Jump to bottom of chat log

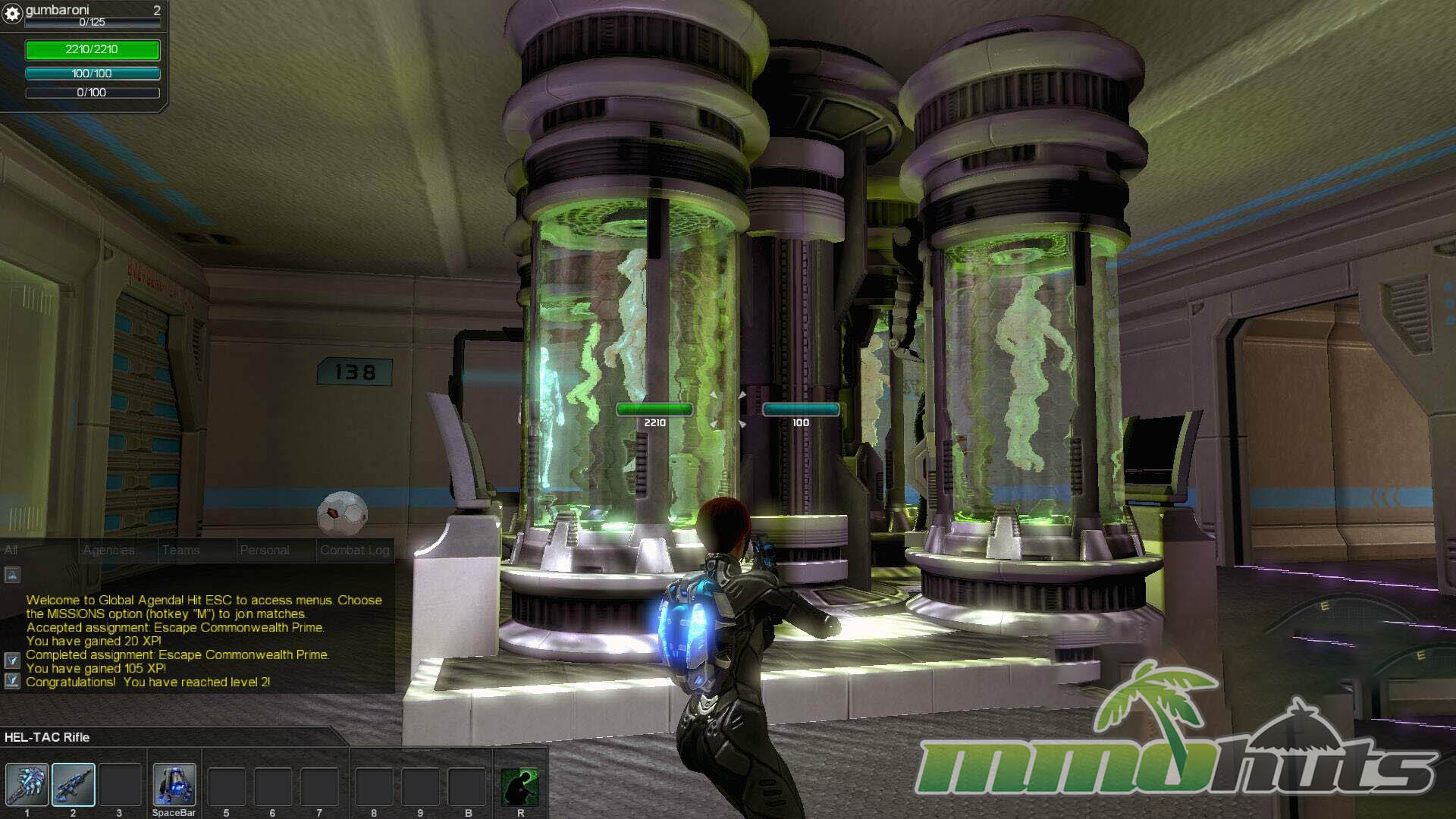click(x=12, y=681)
